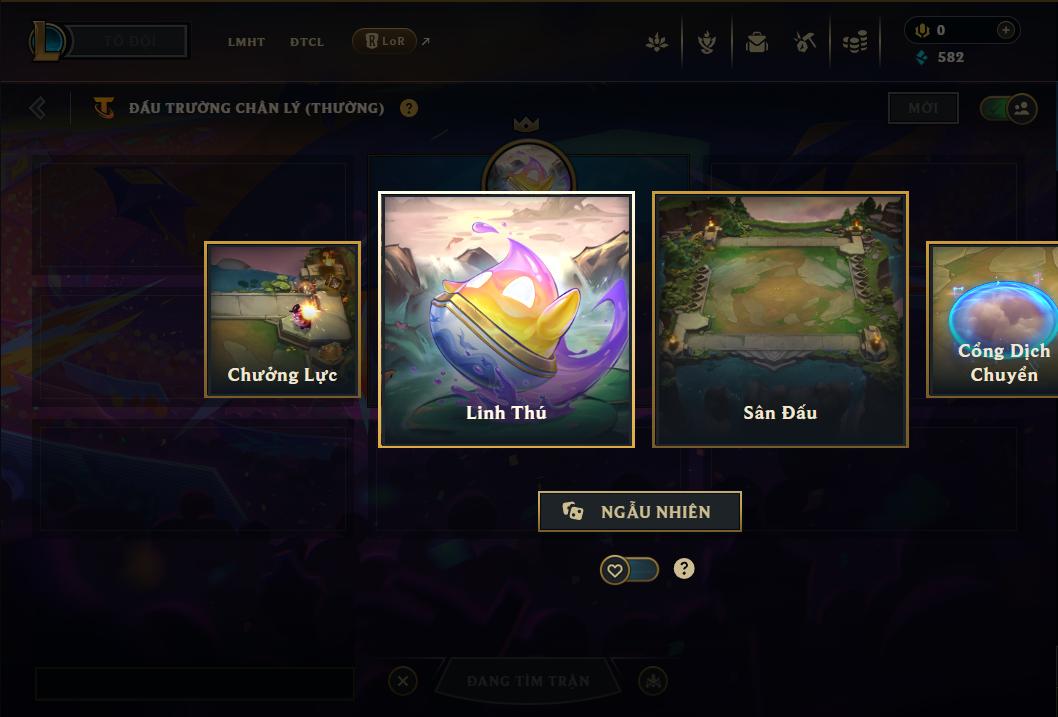Switch to the ĐTCL tab
The height and width of the screenshot is (717, 1058).
(x=307, y=42)
